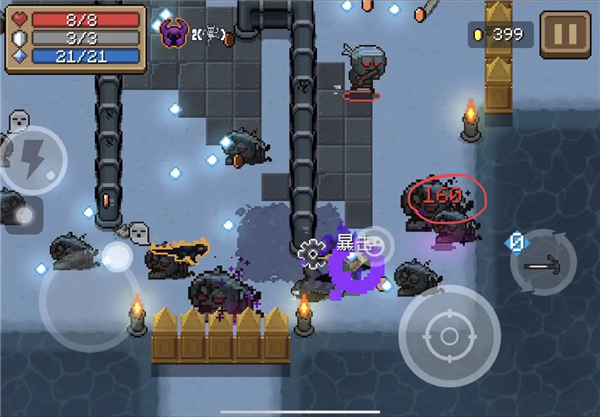Select the purple demon head buff icon
The image size is (600, 417).
click(174, 33)
